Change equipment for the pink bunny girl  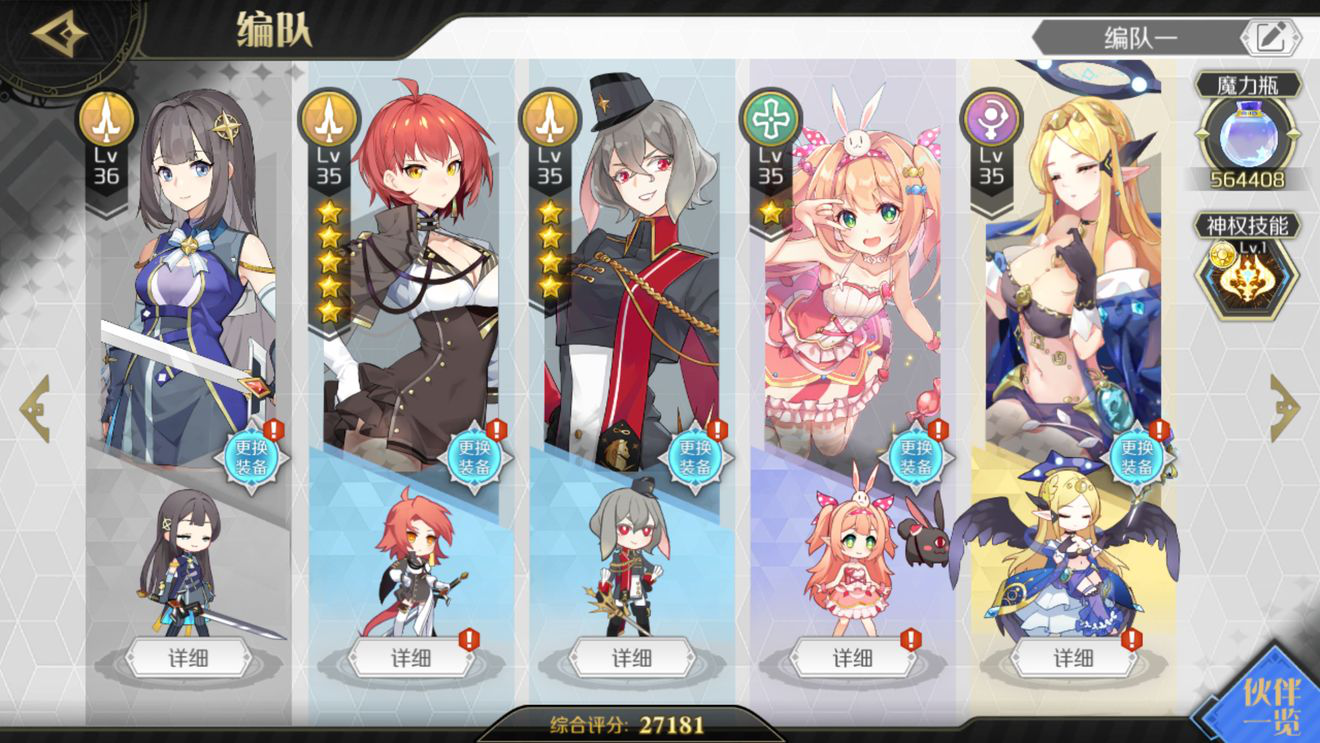pyautogui.click(x=914, y=457)
